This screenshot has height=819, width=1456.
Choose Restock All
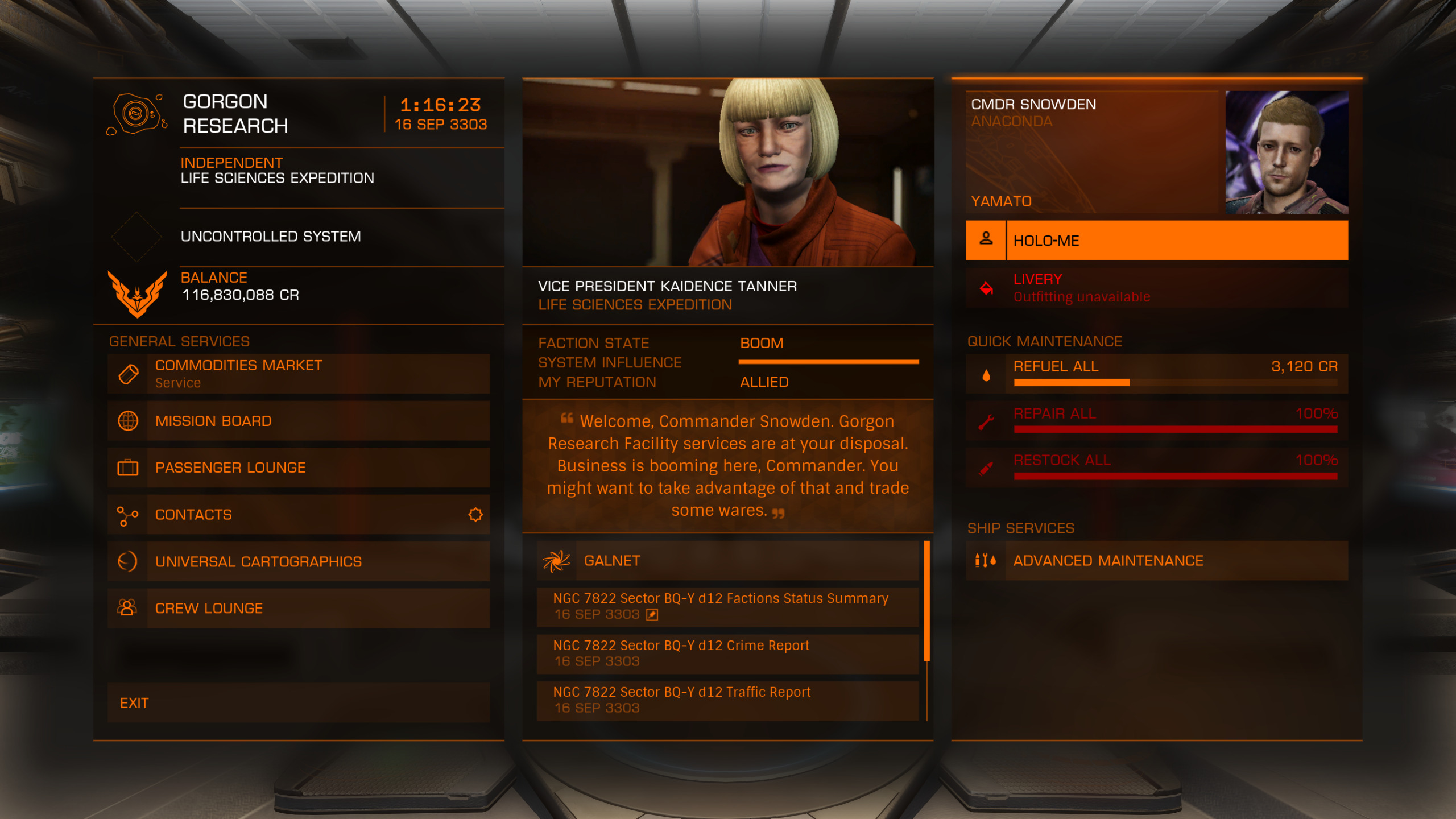pos(1156,468)
